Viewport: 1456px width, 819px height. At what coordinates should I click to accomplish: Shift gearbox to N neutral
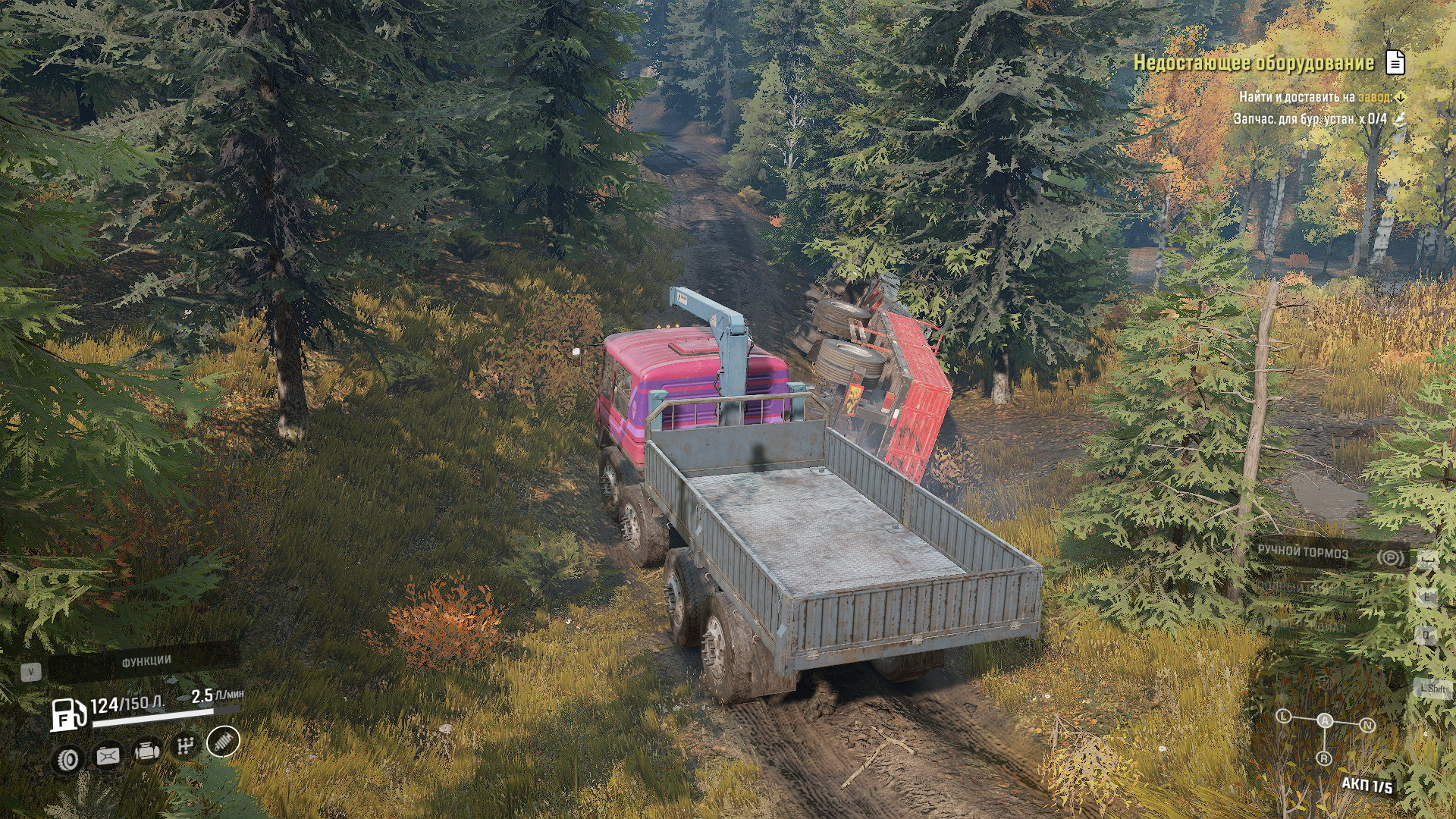[x=1367, y=725]
